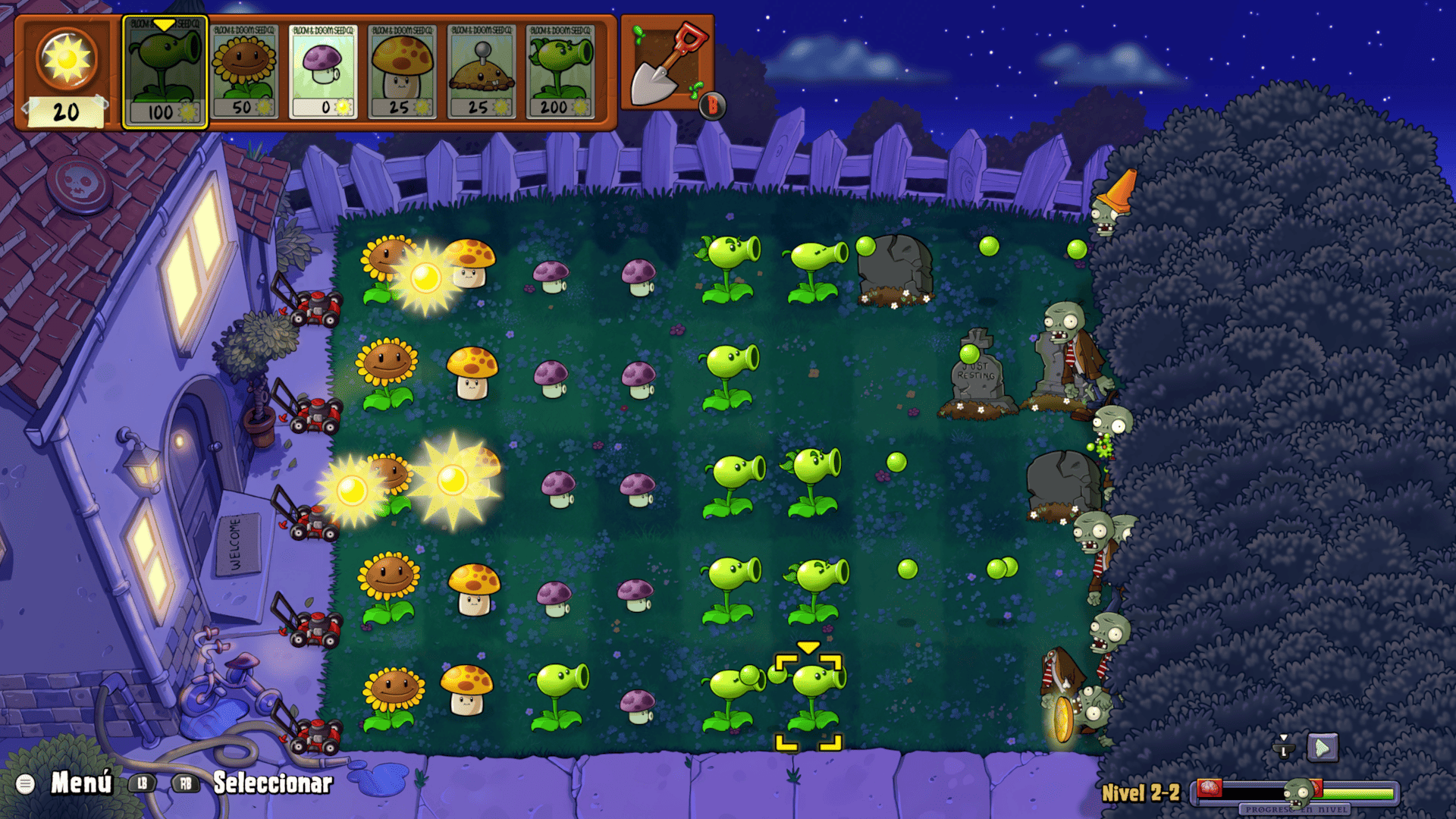This screenshot has height=819, width=1456.
Task: Choose the free purple Puff-shroom seed packet
Action: pos(323,72)
